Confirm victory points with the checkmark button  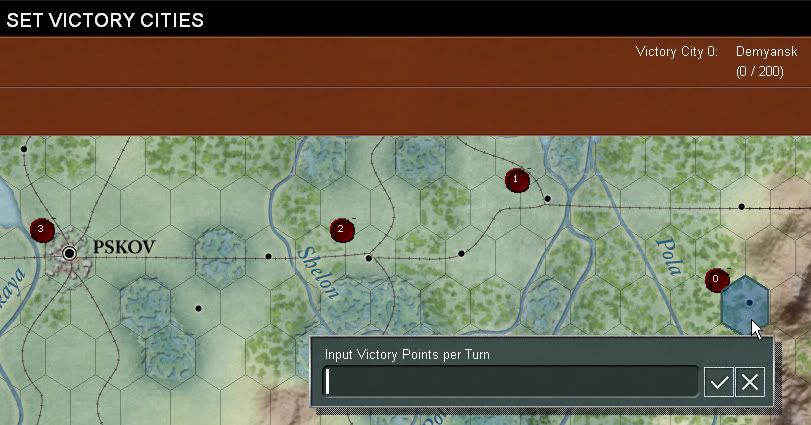pyautogui.click(x=719, y=381)
